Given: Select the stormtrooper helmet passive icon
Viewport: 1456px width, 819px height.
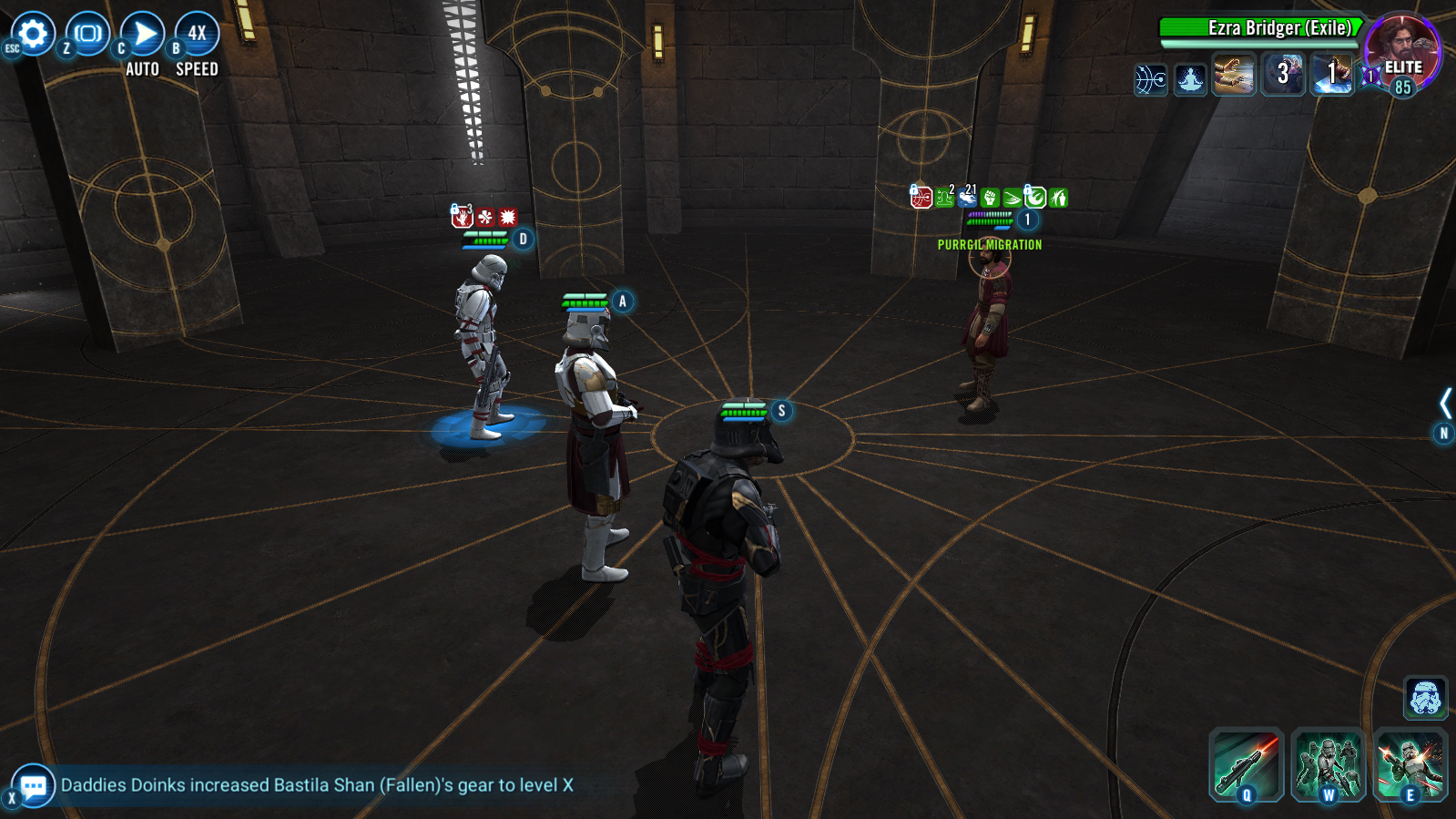Looking at the screenshot, I should (1425, 698).
